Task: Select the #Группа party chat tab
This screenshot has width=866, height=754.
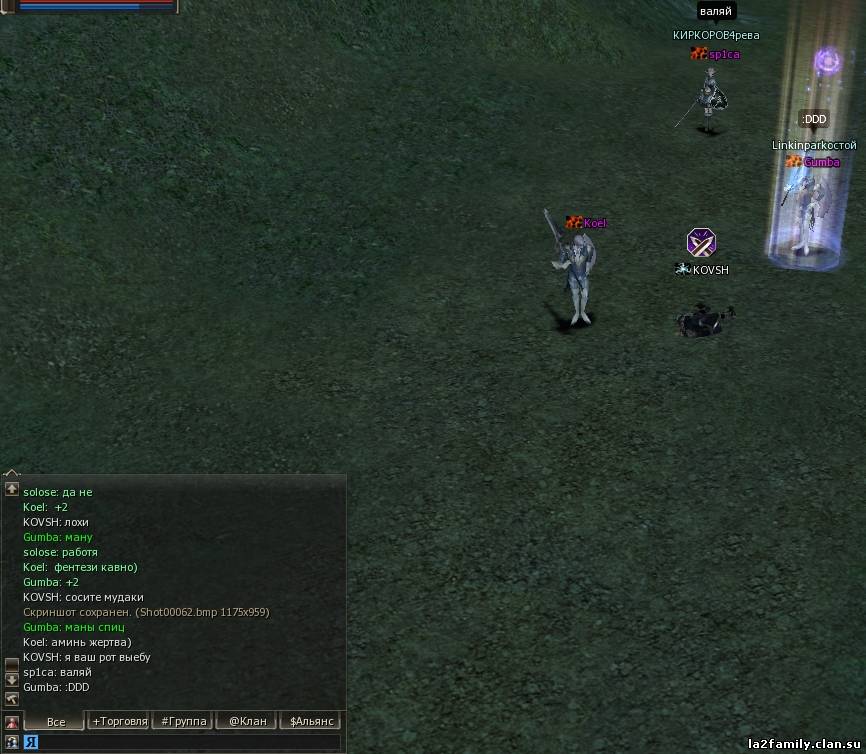Action: [184, 721]
